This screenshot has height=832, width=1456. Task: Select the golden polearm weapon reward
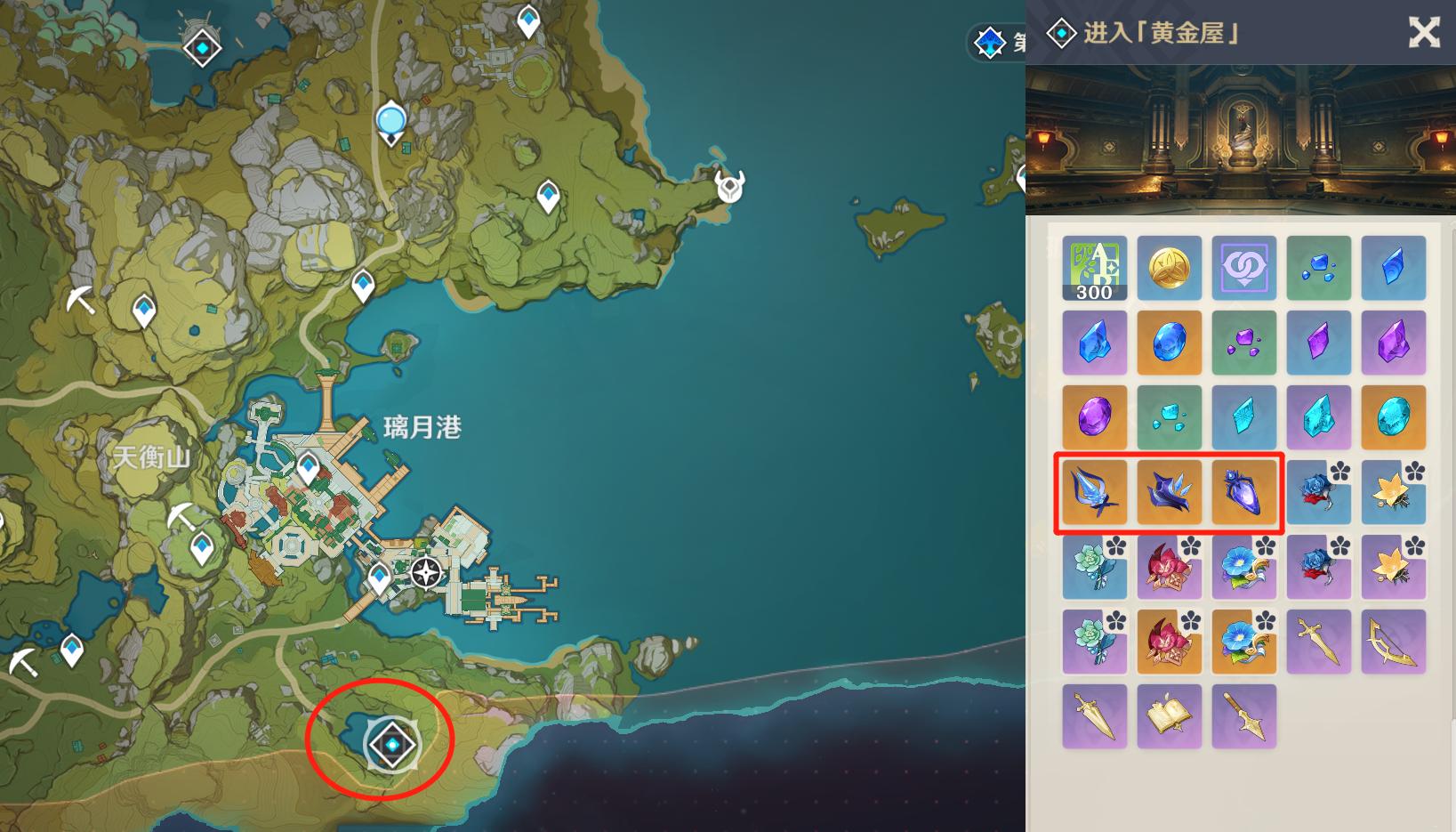(x=1243, y=716)
